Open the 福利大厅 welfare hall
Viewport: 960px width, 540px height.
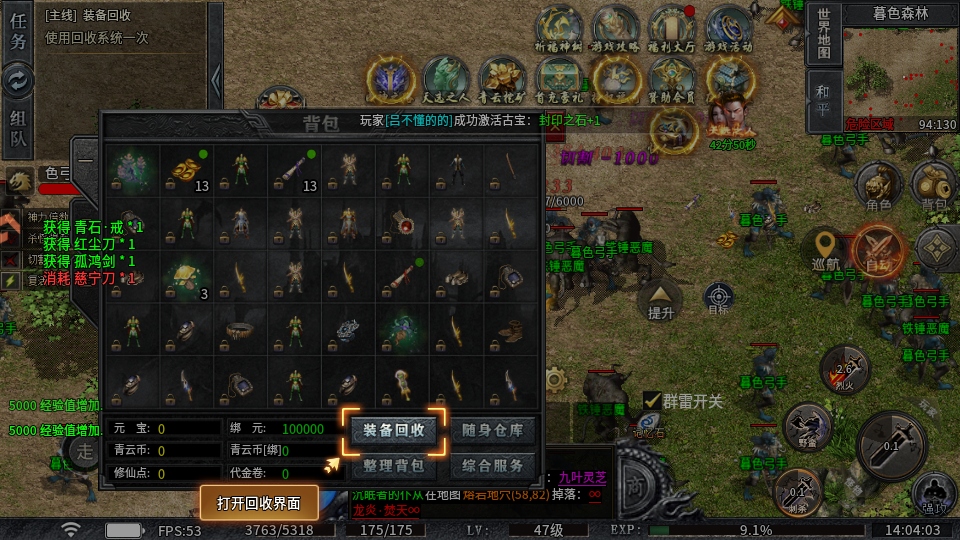point(672,30)
